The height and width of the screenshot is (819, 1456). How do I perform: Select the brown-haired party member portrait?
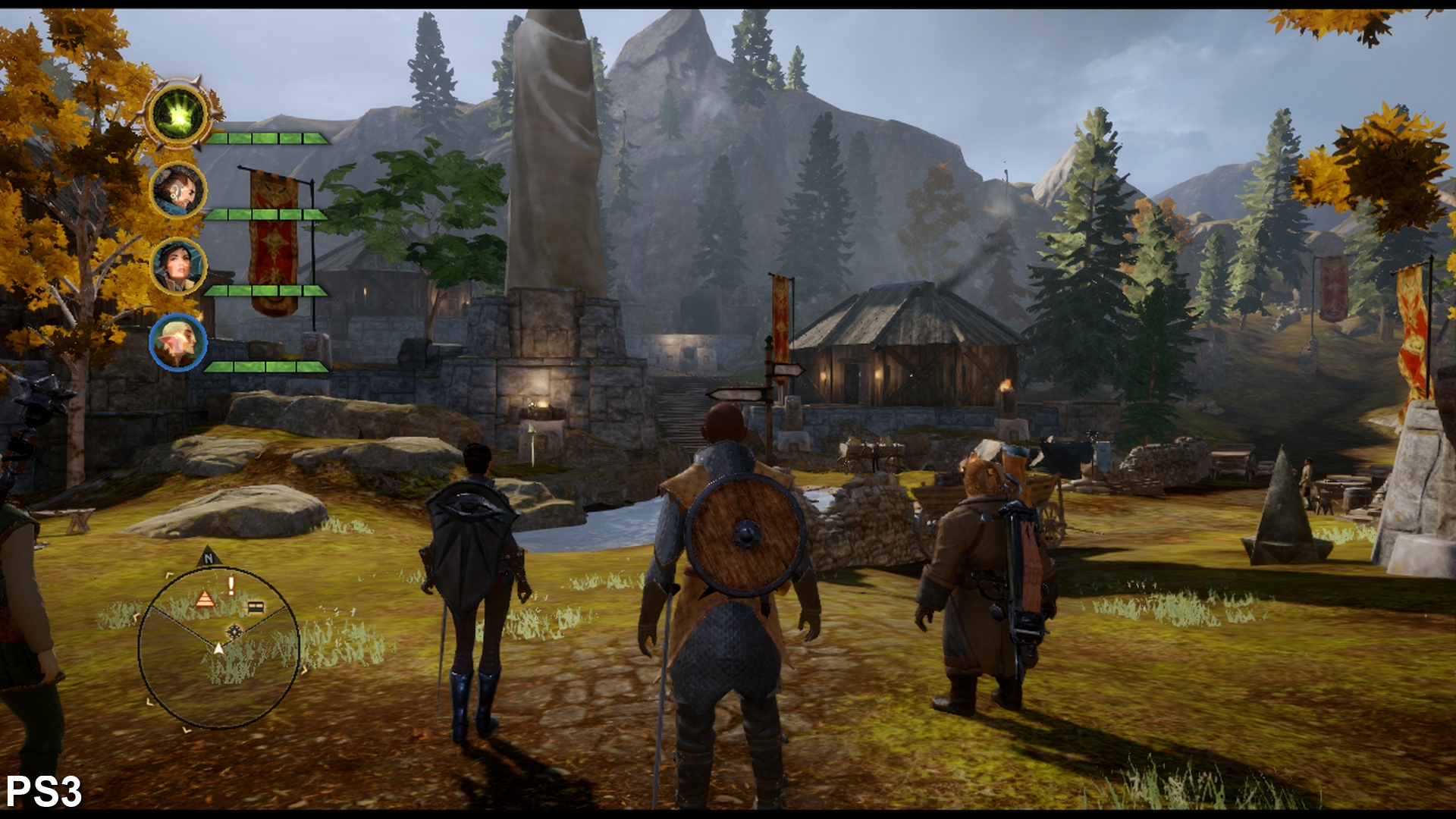178,190
